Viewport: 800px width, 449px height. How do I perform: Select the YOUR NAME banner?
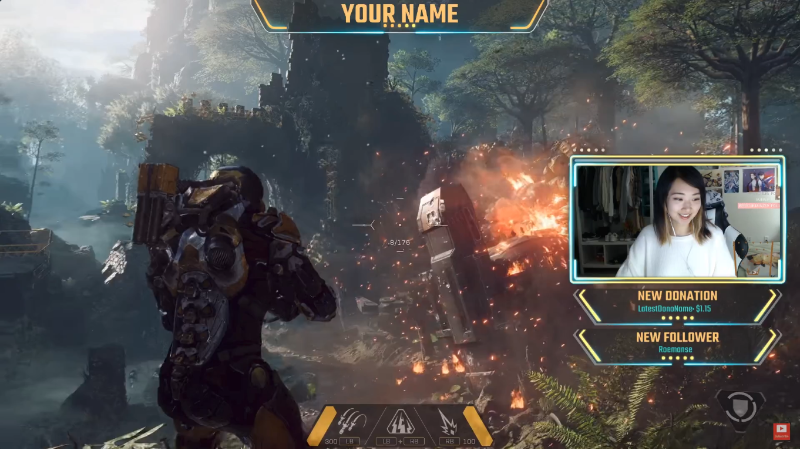400,14
